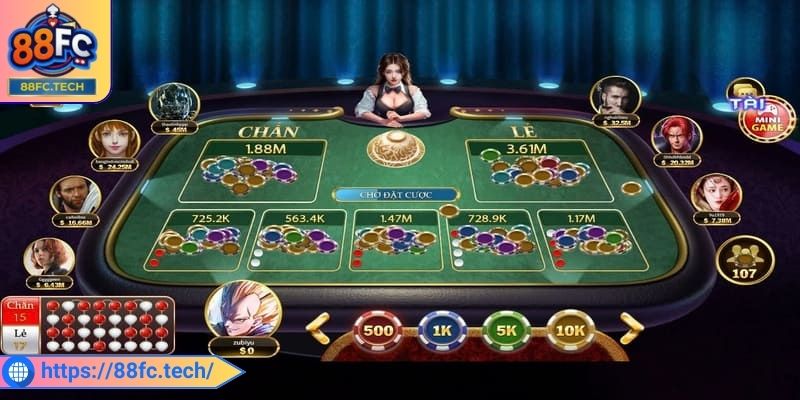Bet on the 1.47M side bet box
This screenshot has width=800, height=400.
coord(396,240)
